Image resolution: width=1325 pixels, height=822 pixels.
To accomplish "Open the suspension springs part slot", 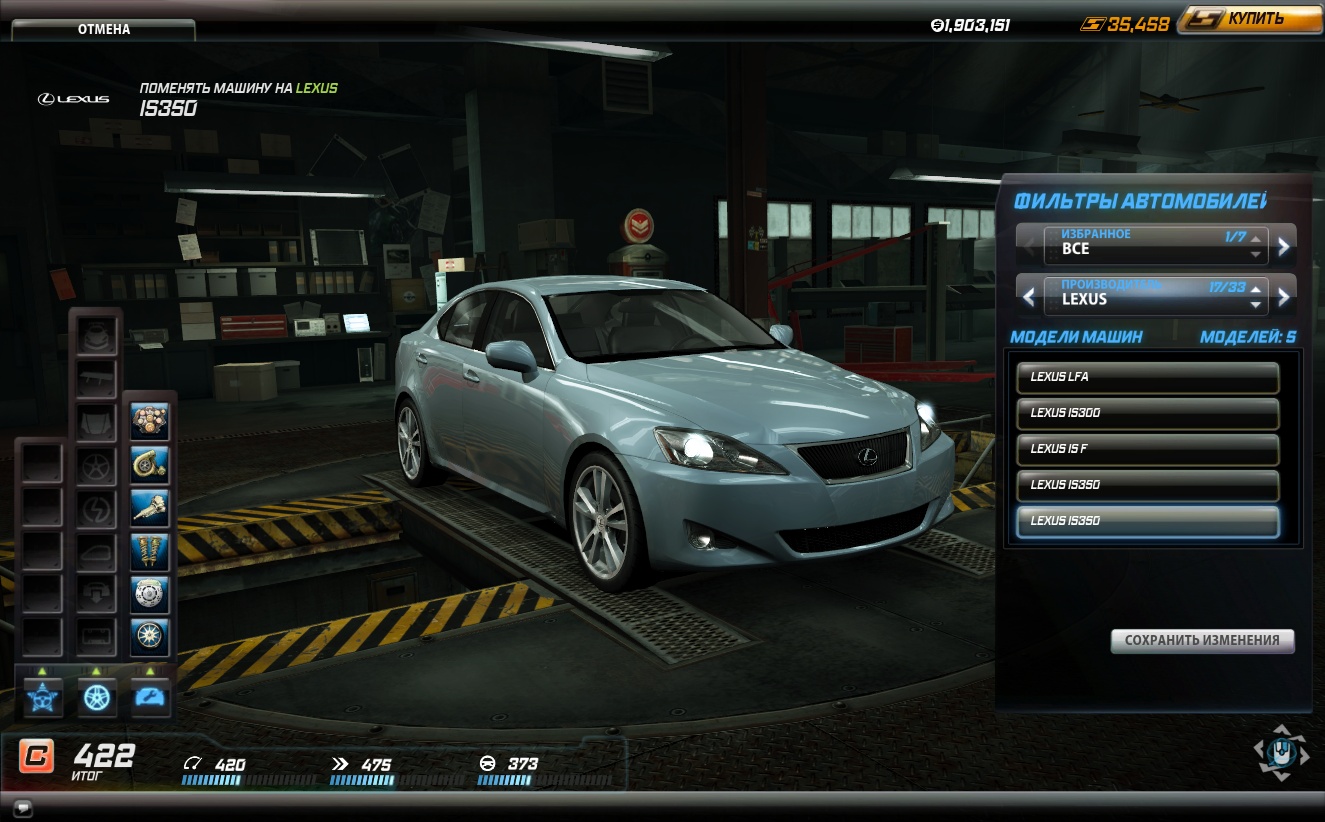I will tap(150, 551).
